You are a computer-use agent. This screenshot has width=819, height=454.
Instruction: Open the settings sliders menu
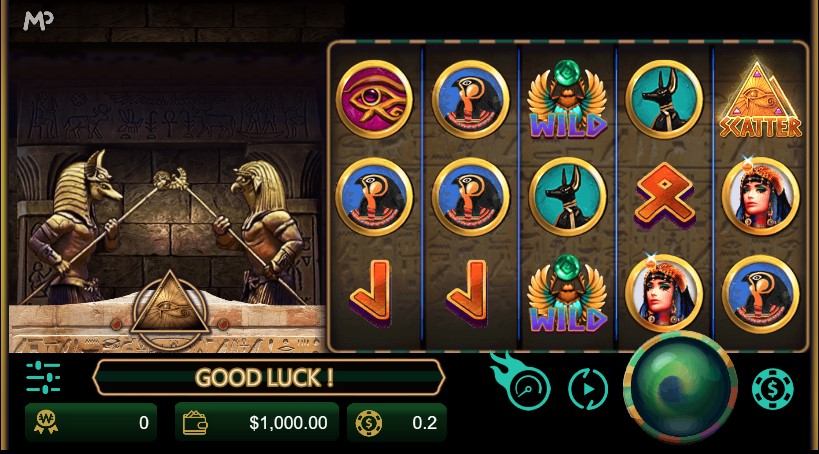(43, 377)
